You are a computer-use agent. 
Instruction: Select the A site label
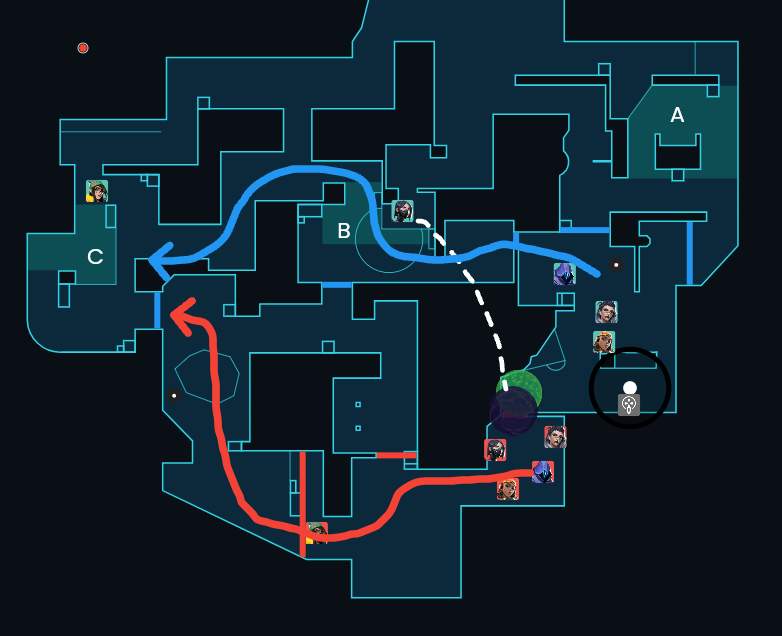click(x=677, y=116)
